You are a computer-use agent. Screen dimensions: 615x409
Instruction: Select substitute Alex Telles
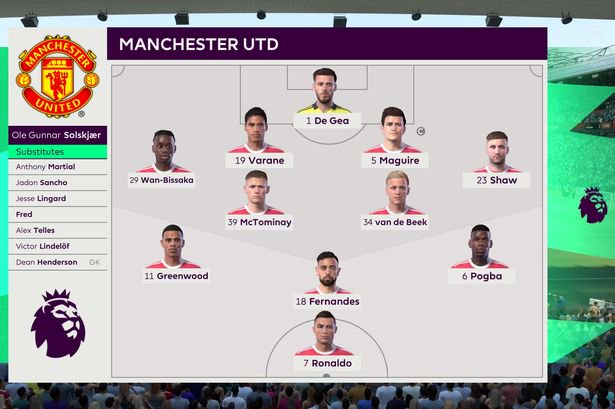58,230
